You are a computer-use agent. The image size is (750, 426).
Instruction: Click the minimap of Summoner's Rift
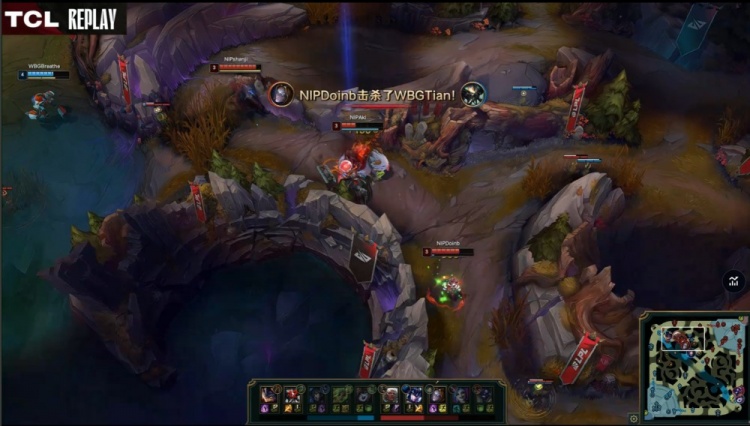pos(693,368)
